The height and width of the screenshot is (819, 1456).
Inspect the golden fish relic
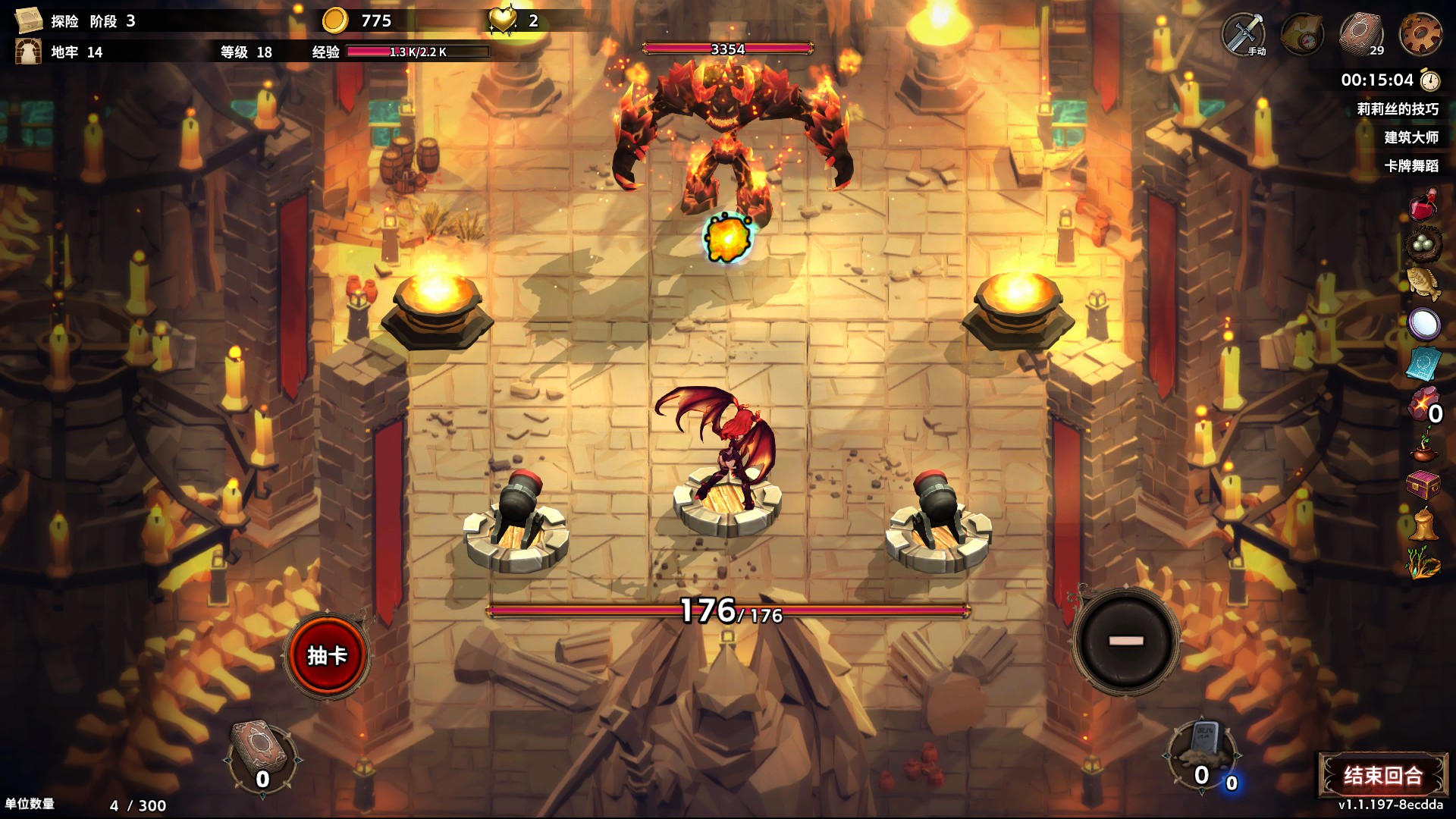pos(1423,283)
